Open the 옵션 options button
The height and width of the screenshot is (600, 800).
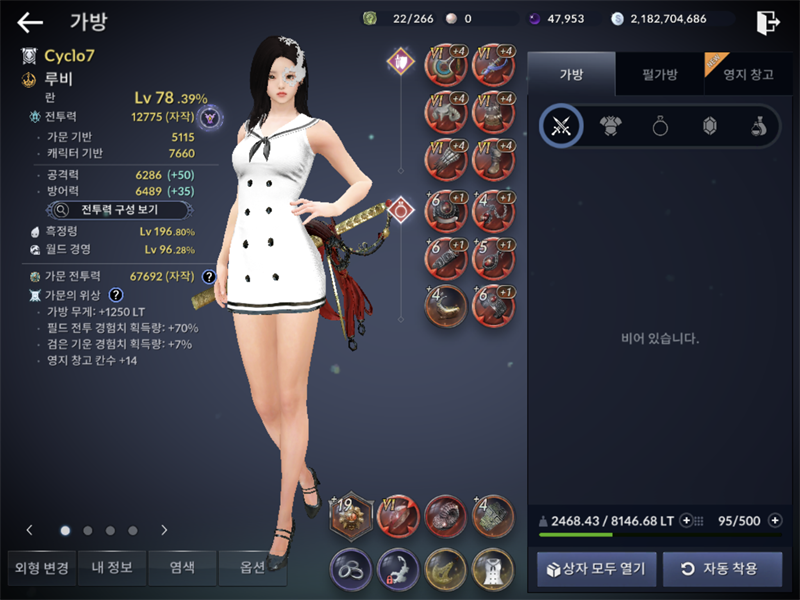(252, 568)
